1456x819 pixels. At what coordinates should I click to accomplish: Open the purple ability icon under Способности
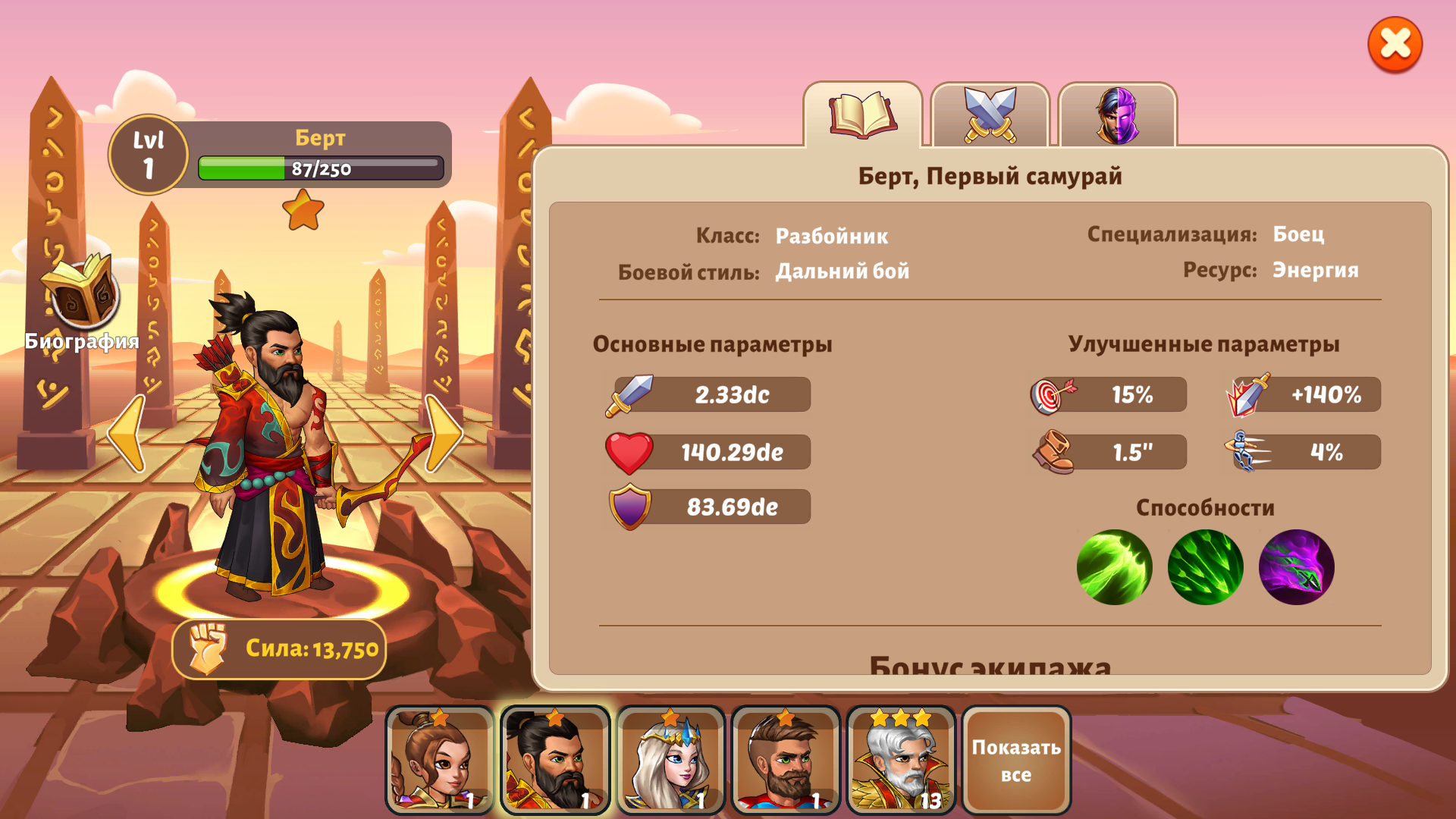[x=1295, y=567]
